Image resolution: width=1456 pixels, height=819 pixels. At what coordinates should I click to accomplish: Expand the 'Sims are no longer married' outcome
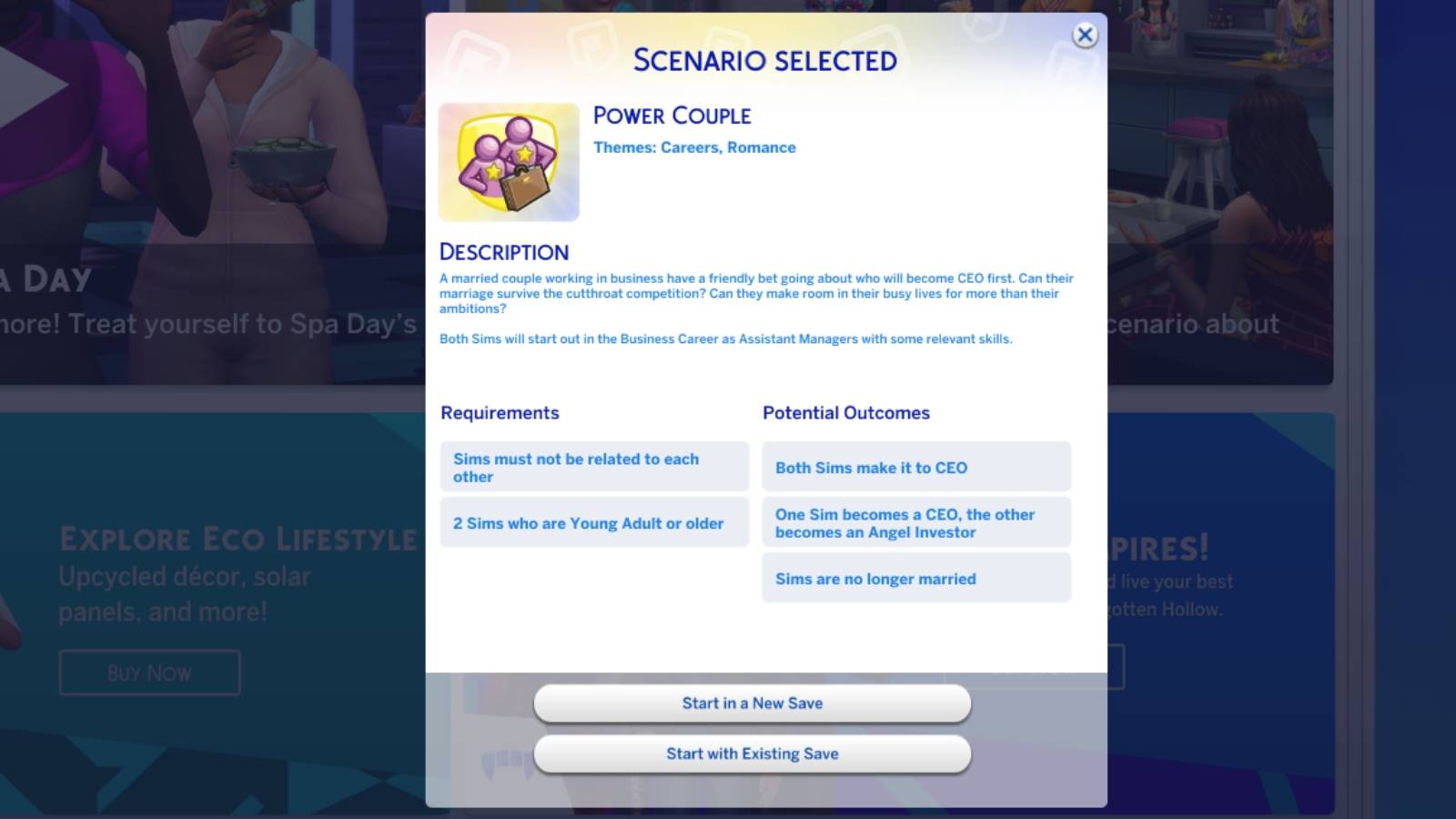pos(915,578)
